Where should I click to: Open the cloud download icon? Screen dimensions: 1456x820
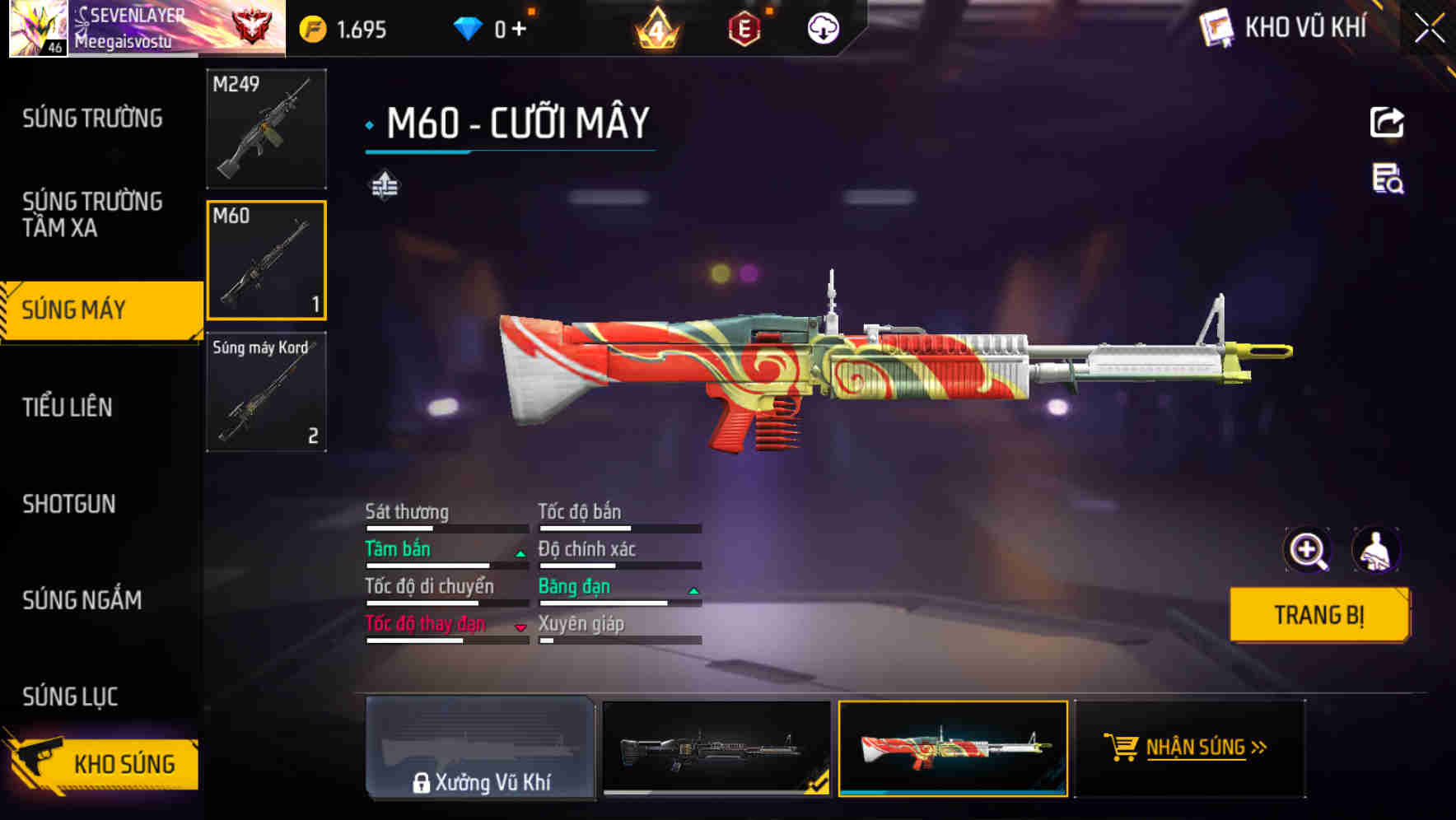pos(823,29)
